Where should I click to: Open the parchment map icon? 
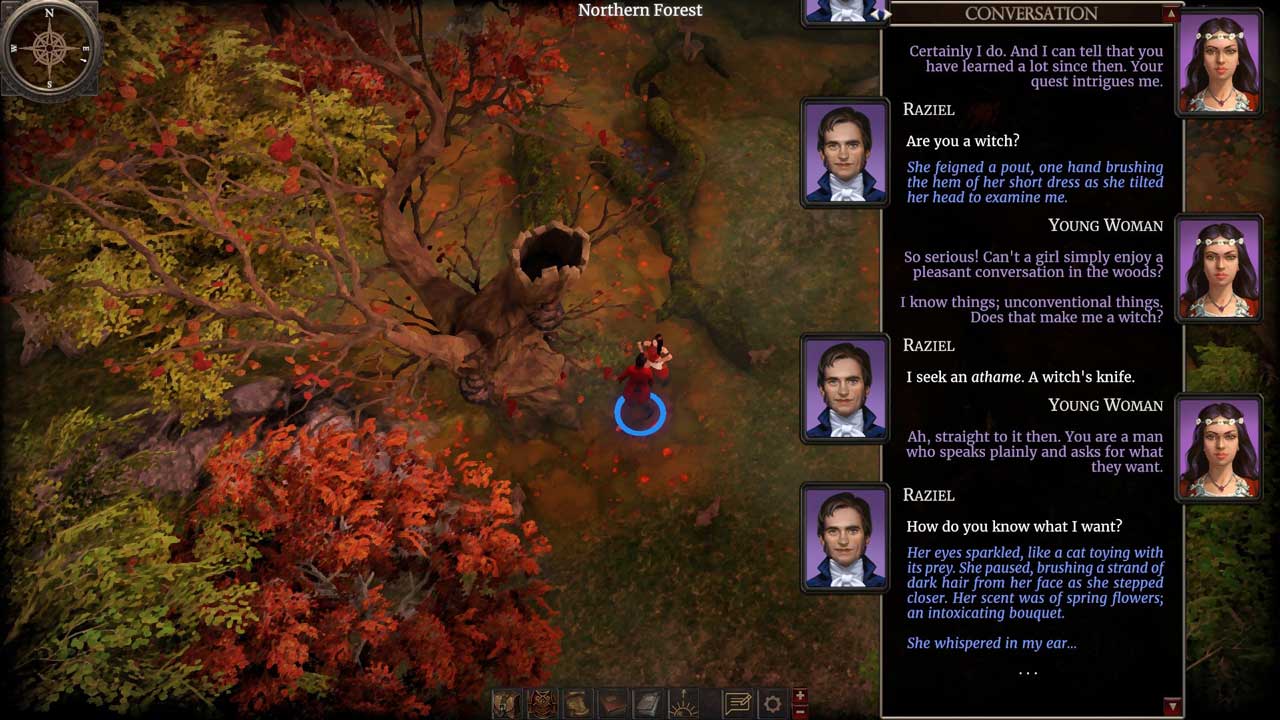[x=577, y=704]
